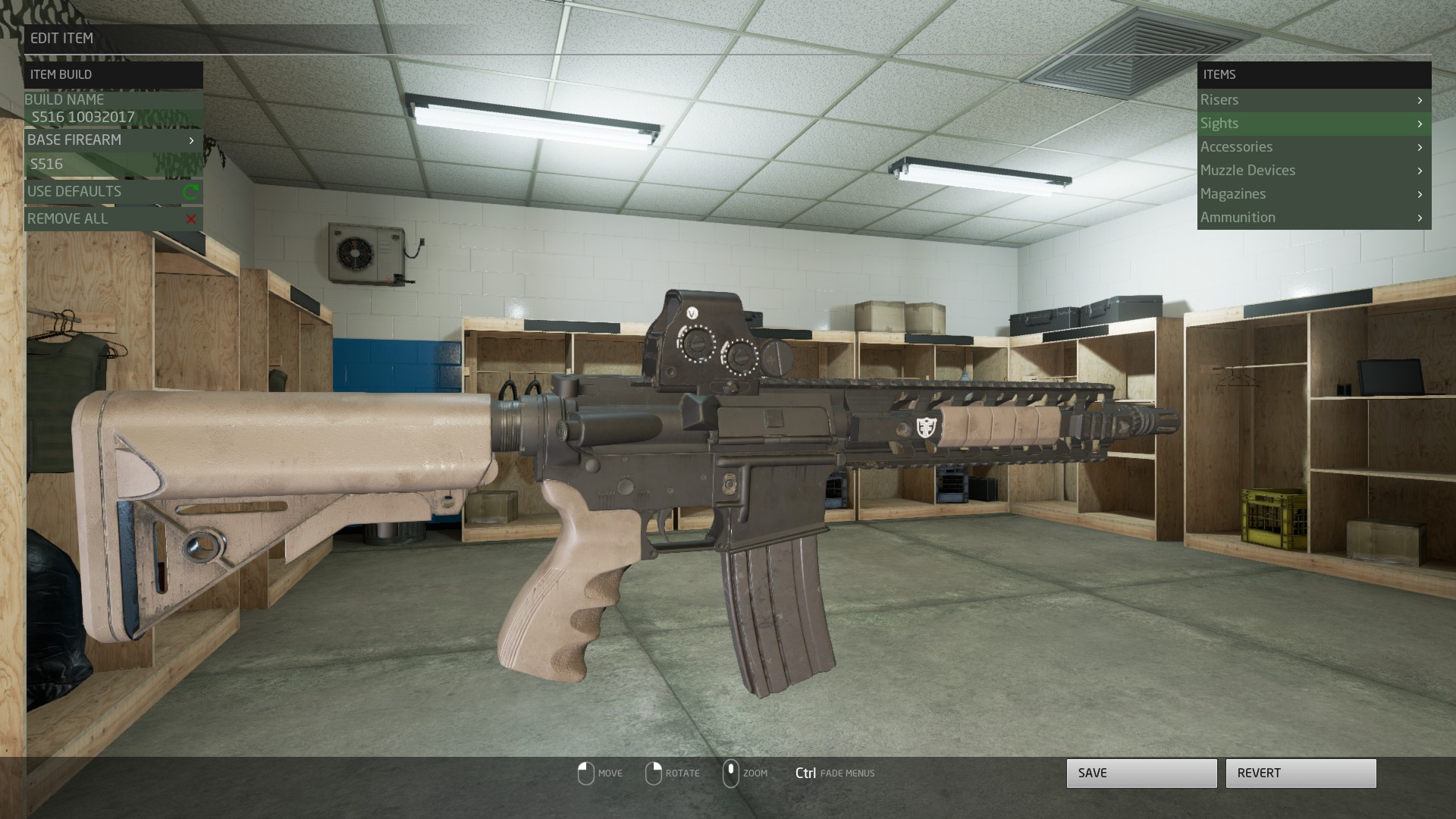Viewport: 1456px width, 819px height.
Task: Revert changes to the build
Action: 1301,773
